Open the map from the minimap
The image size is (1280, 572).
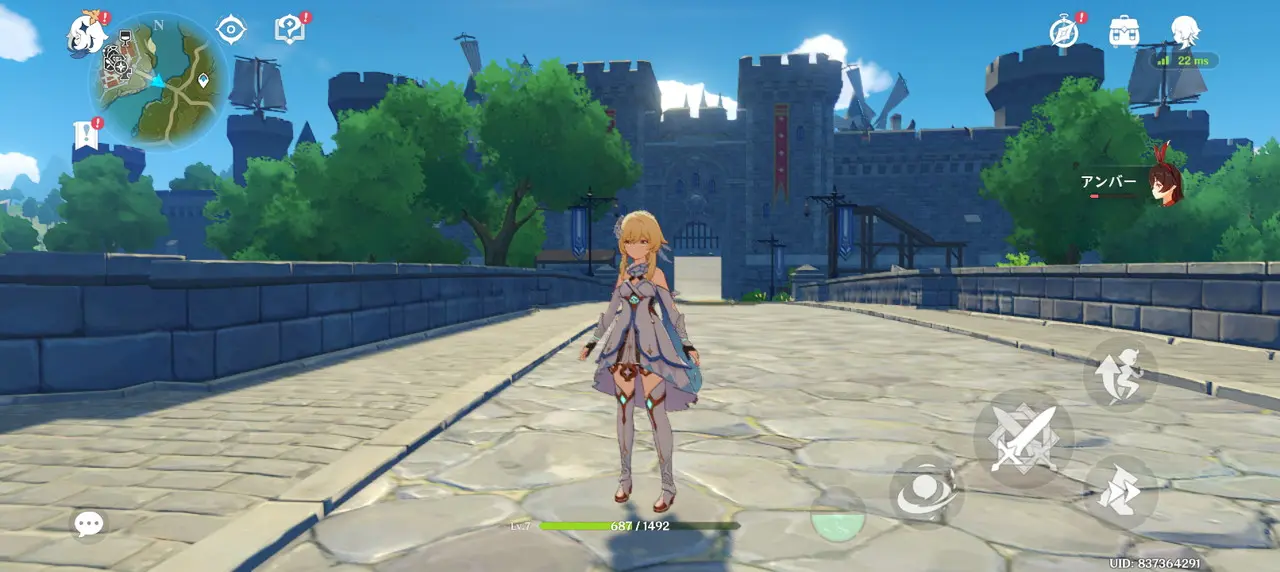159,80
